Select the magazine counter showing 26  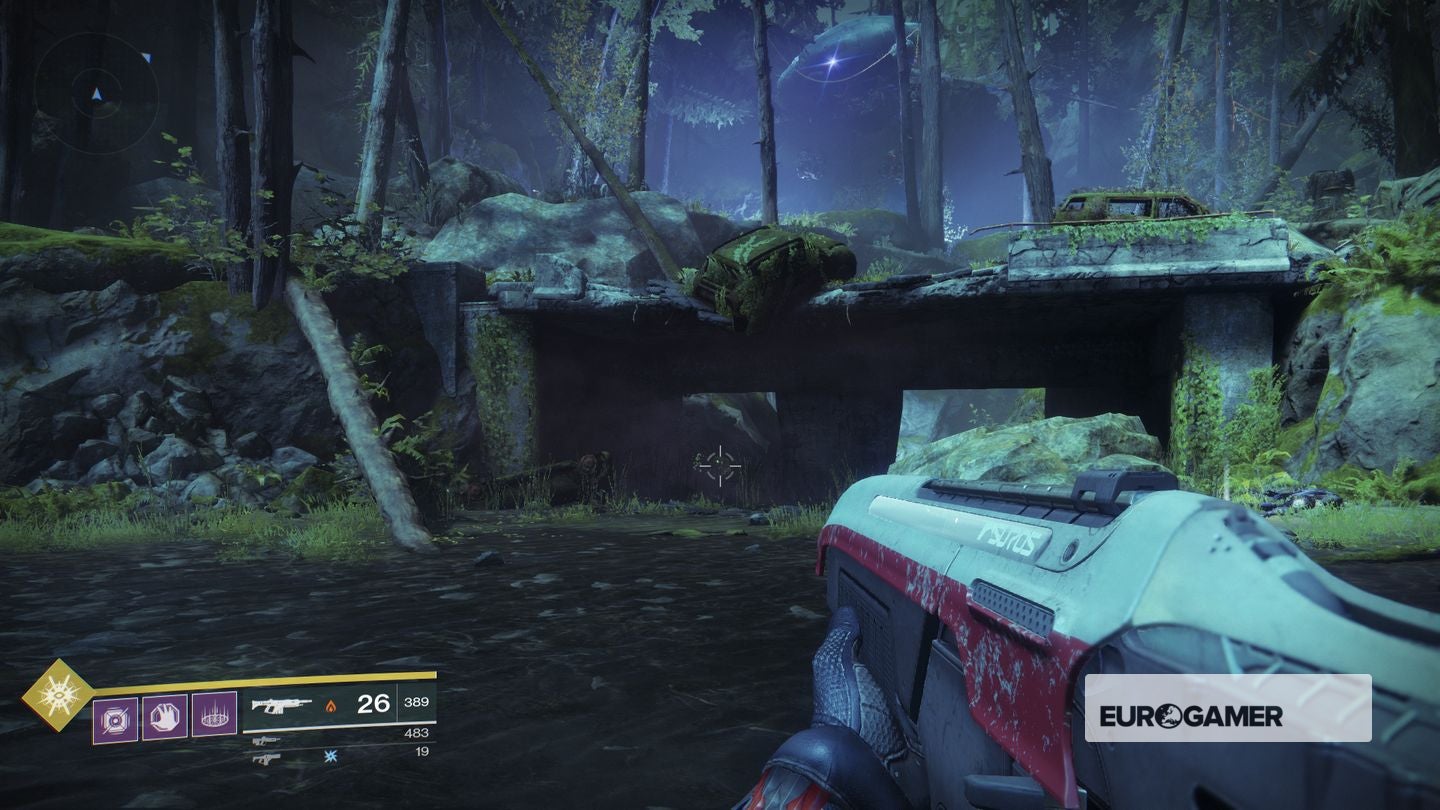(x=373, y=704)
